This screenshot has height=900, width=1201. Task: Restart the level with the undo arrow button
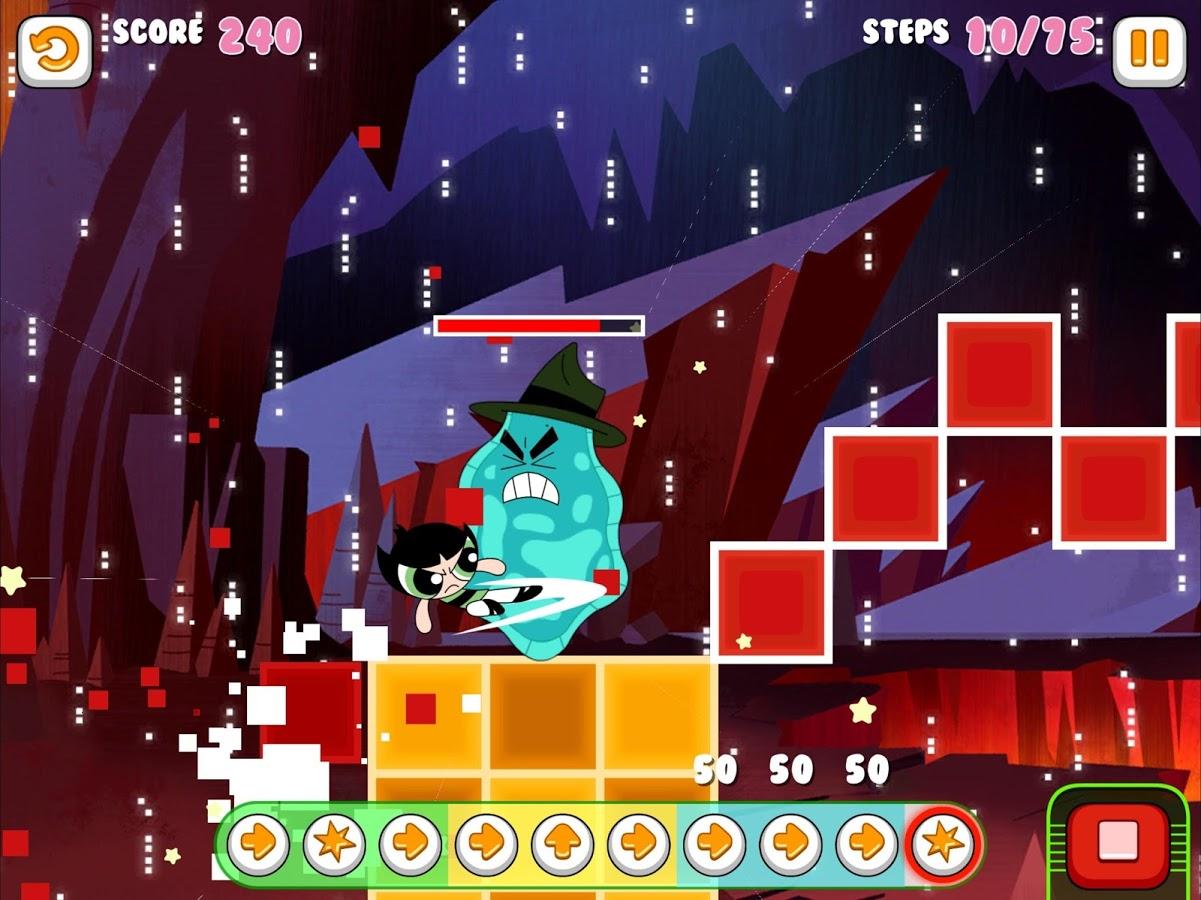pos(54,51)
